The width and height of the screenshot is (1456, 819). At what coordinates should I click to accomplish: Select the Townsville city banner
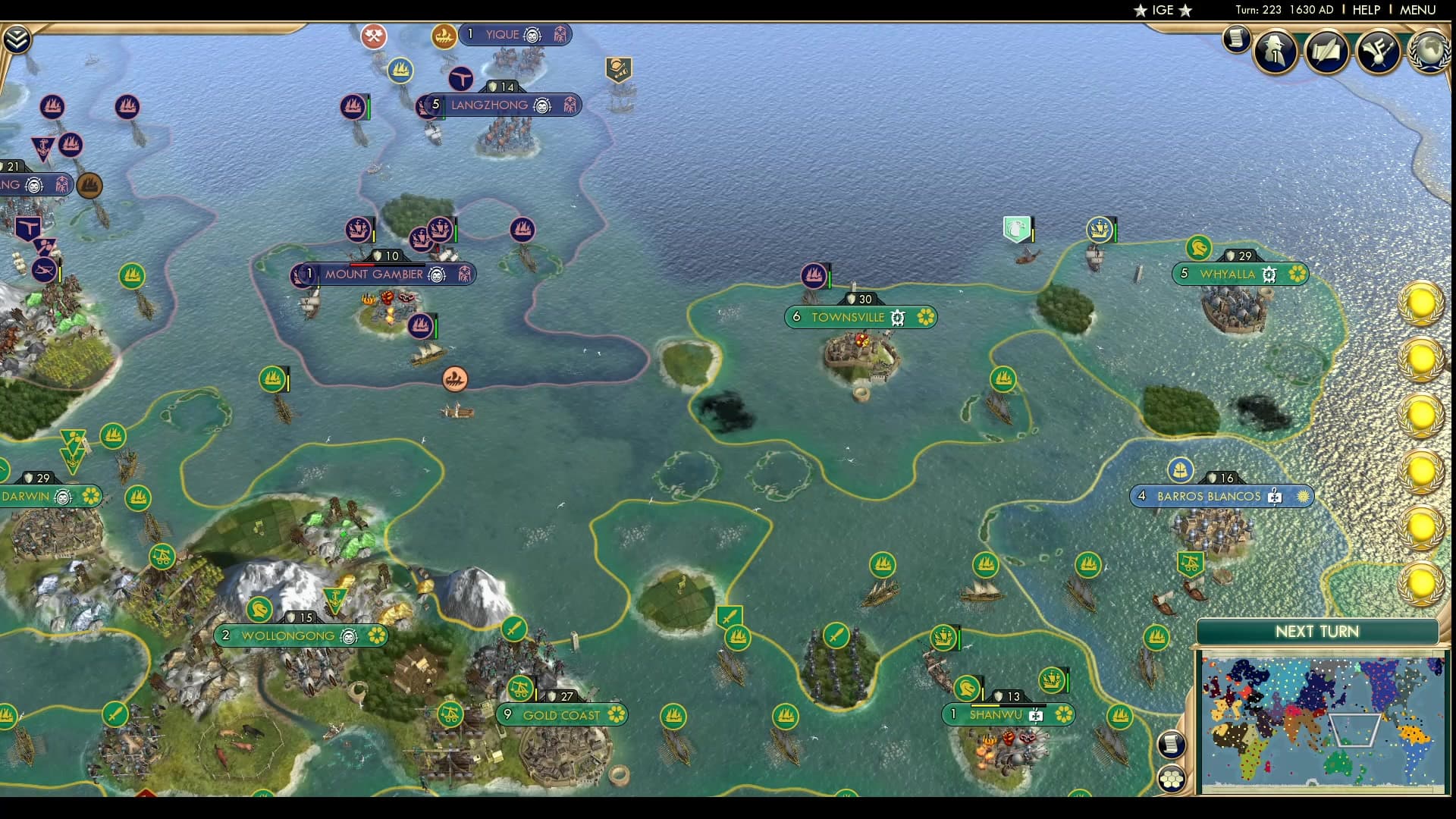tap(861, 317)
